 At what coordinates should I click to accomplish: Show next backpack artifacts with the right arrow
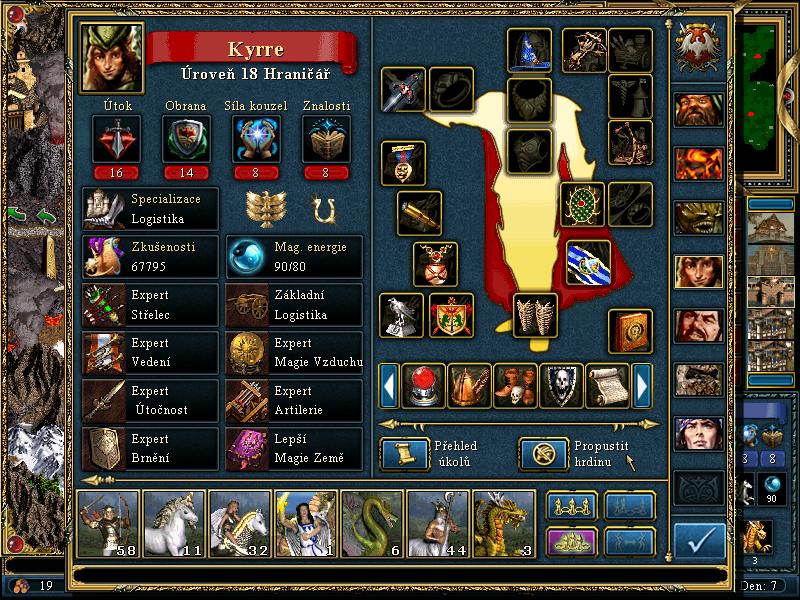(x=643, y=385)
